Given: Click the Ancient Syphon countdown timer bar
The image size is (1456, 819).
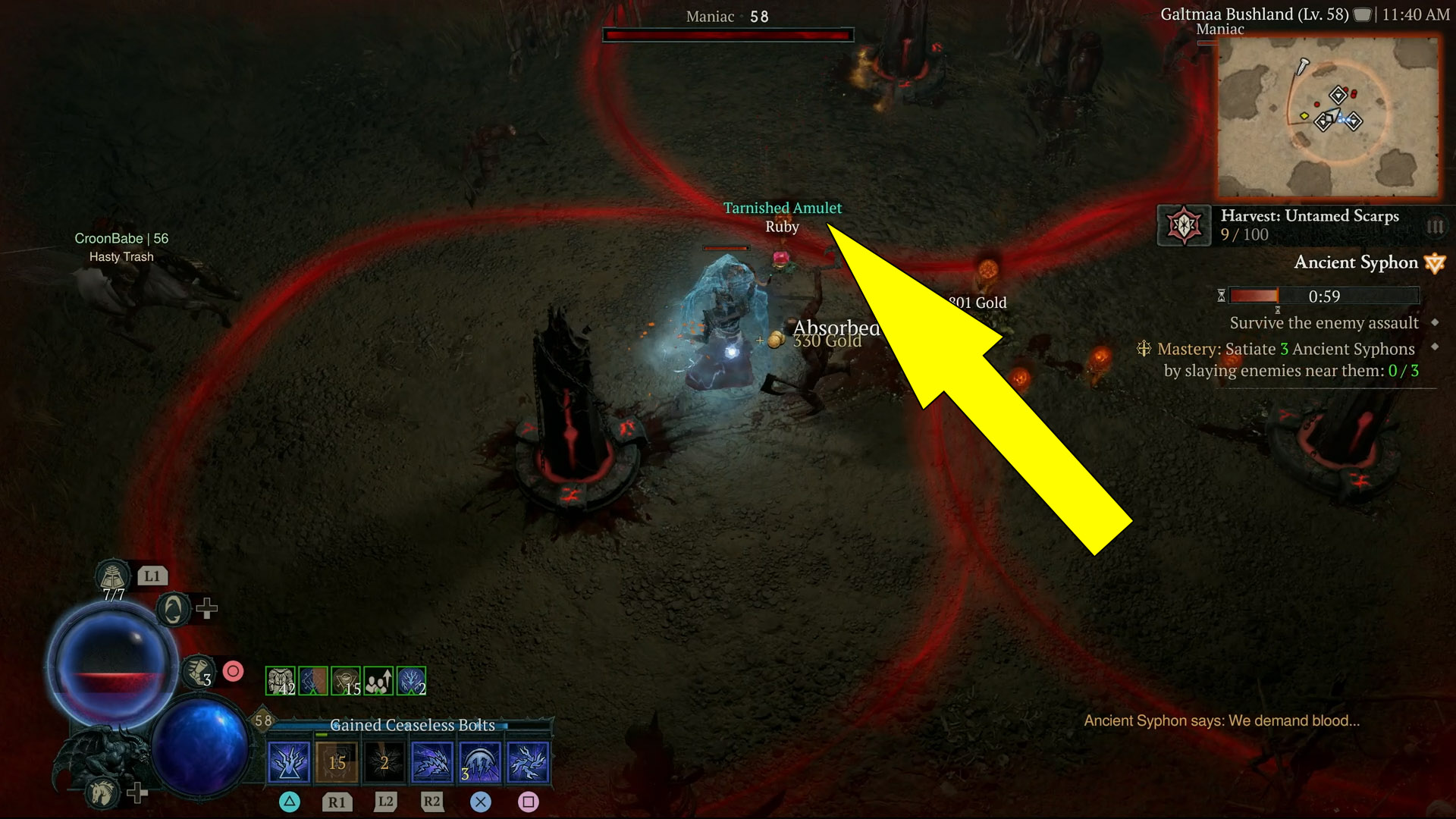Looking at the screenshot, I should click(1324, 296).
